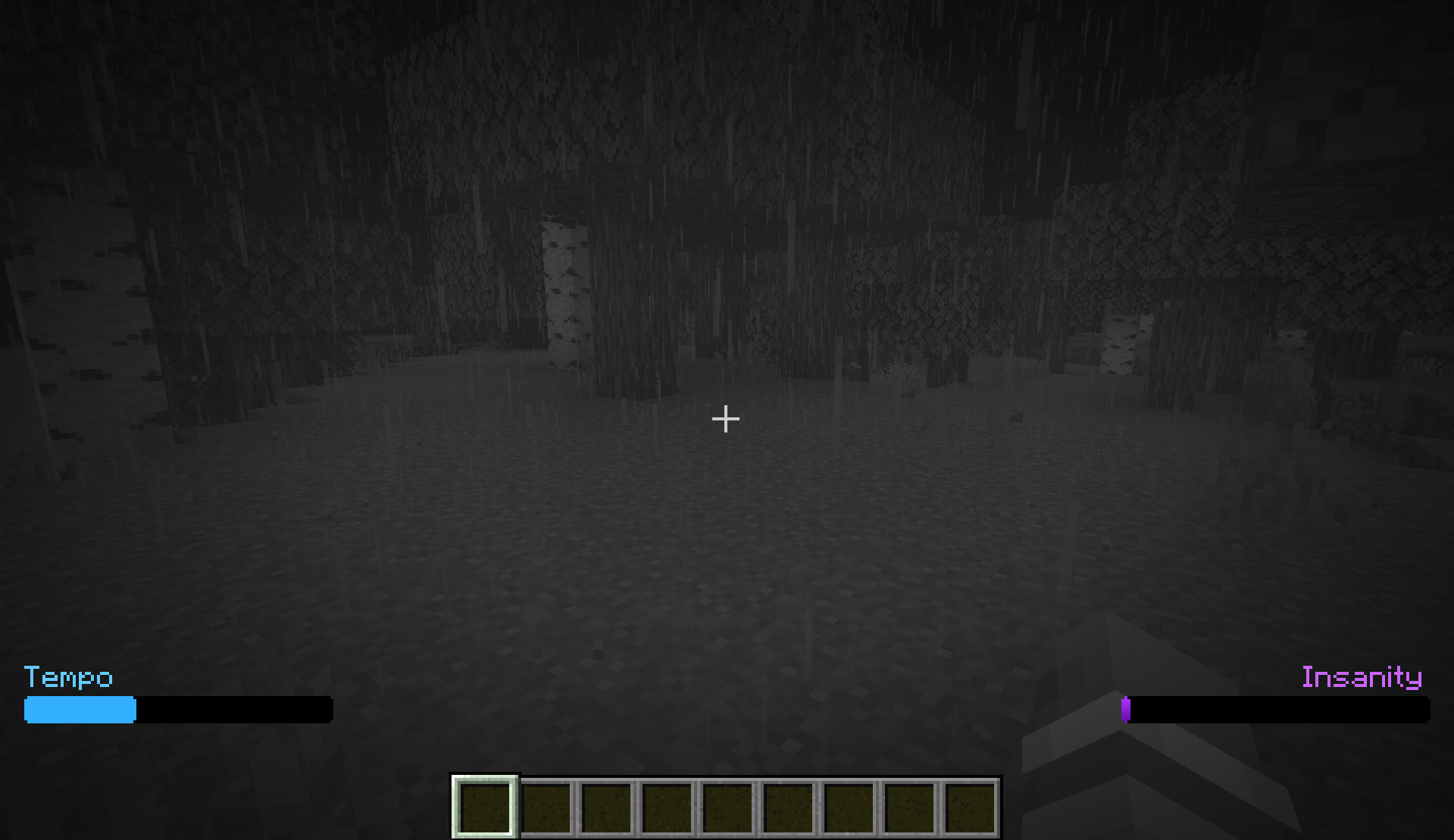Screen dimensions: 1454x840
Task: Select the third hotbar slot
Action: (x=607, y=807)
